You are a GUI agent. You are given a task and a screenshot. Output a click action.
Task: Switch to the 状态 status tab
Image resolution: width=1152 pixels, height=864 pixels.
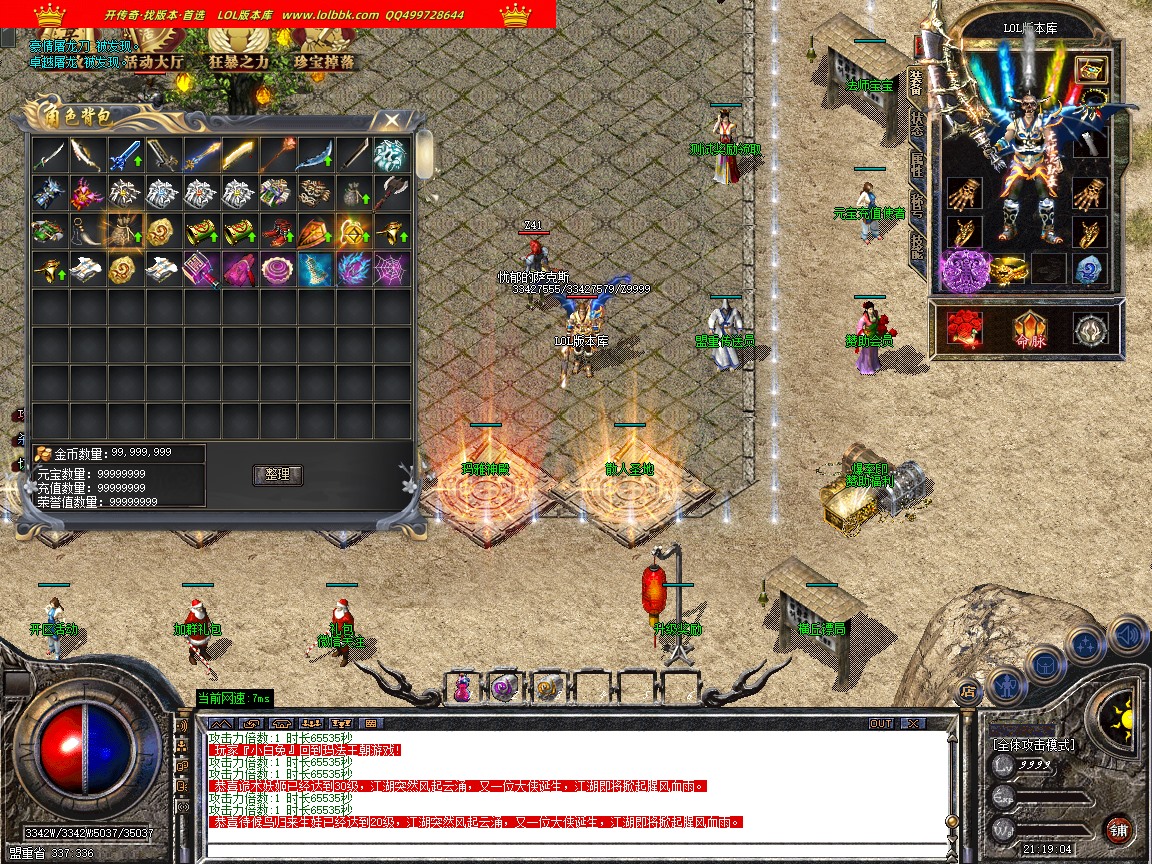(916, 124)
